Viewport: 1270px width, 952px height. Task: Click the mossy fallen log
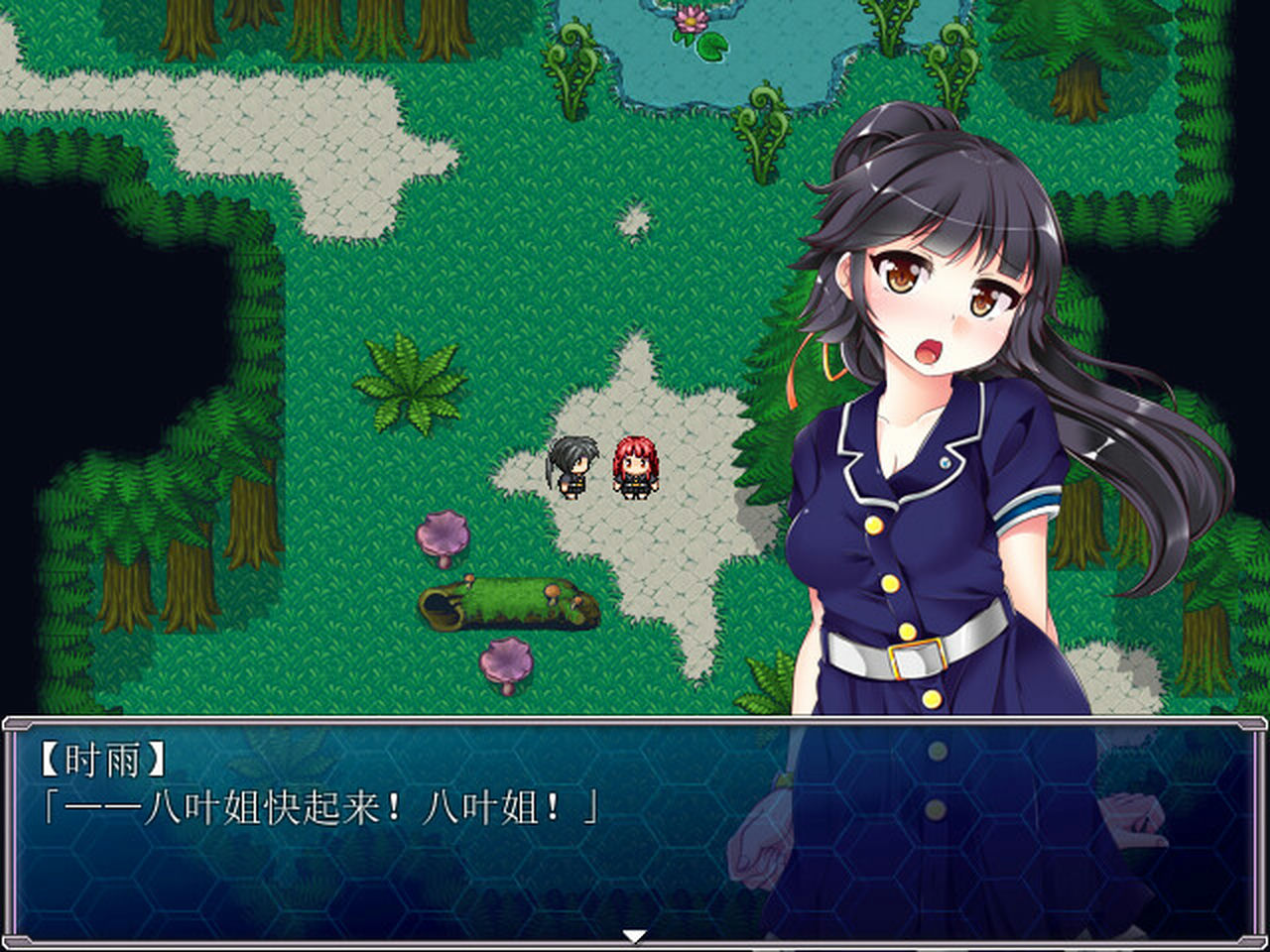pos(506,606)
